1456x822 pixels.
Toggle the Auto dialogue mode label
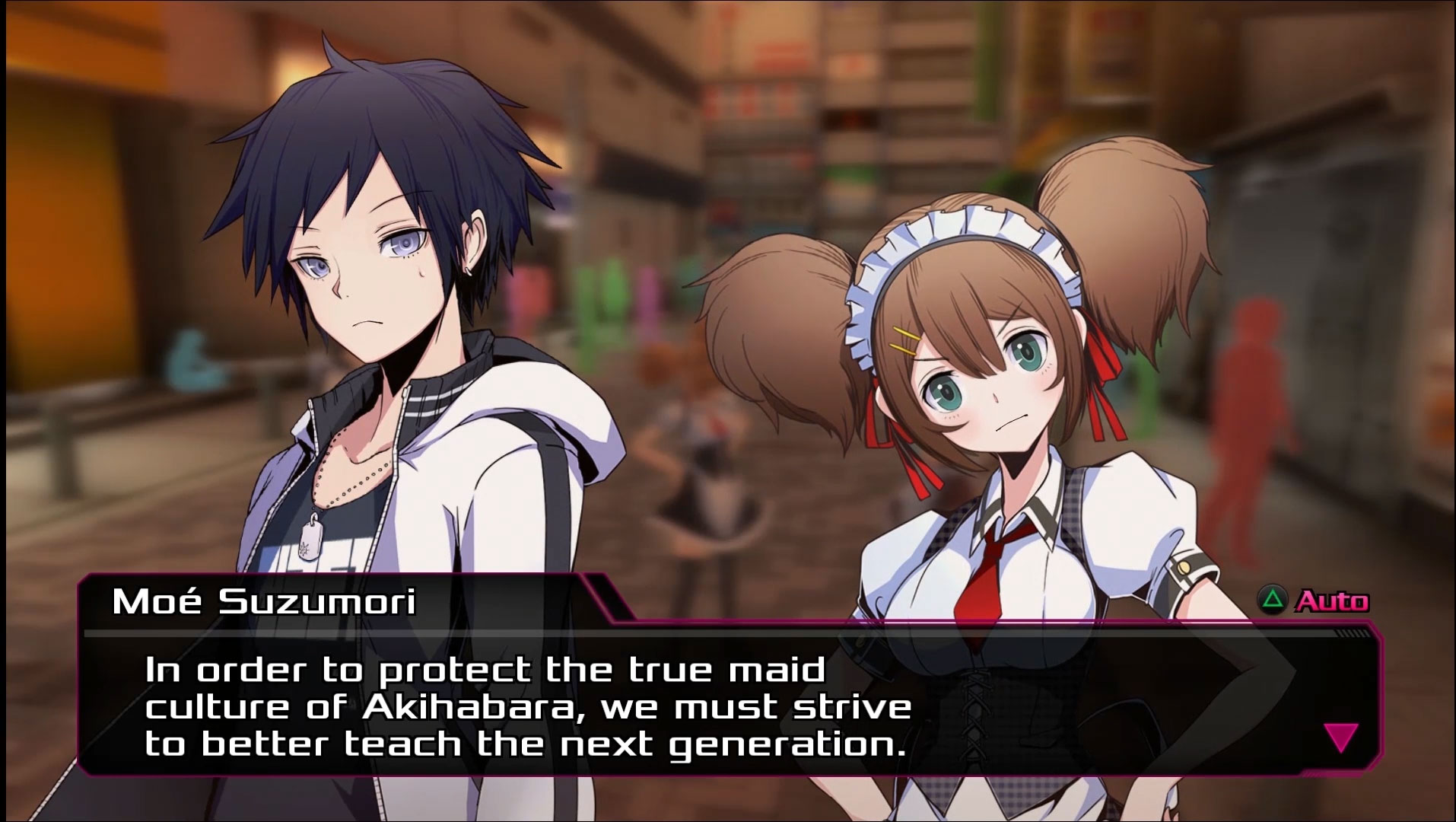(1331, 601)
